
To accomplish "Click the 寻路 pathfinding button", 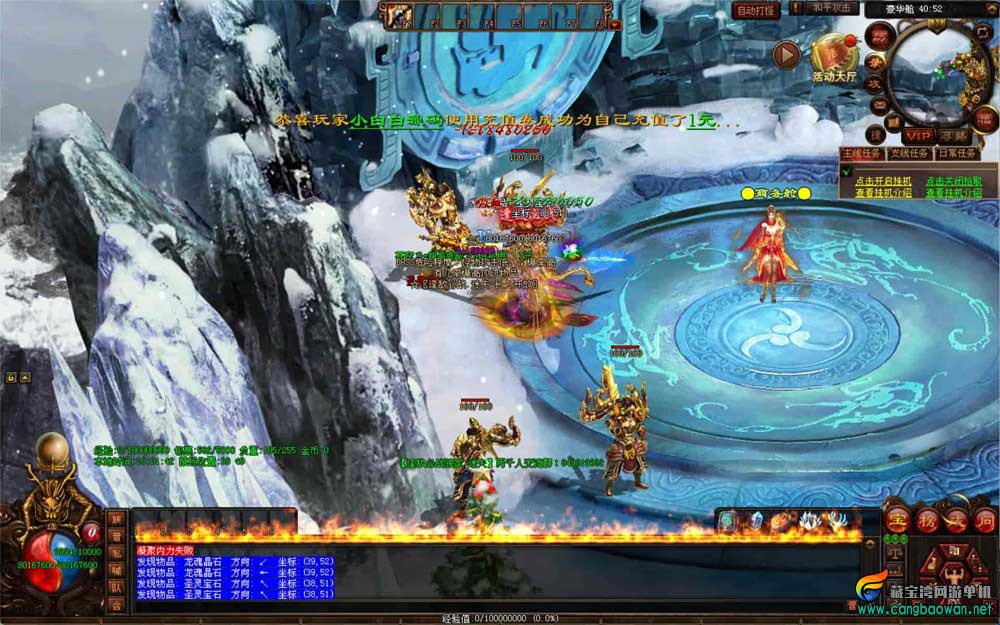I will tap(954, 135).
